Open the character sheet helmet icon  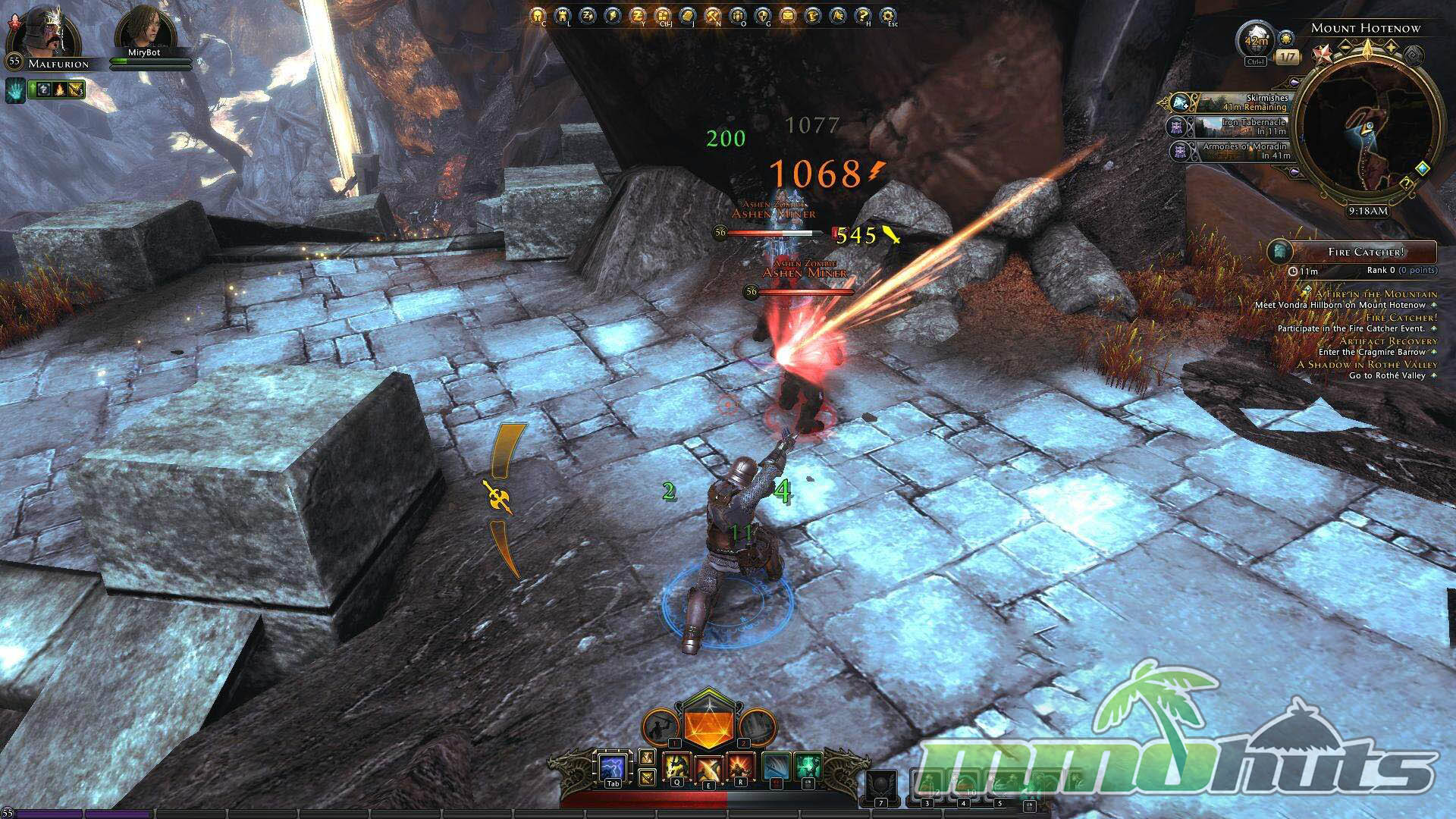(x=538, y=15)
